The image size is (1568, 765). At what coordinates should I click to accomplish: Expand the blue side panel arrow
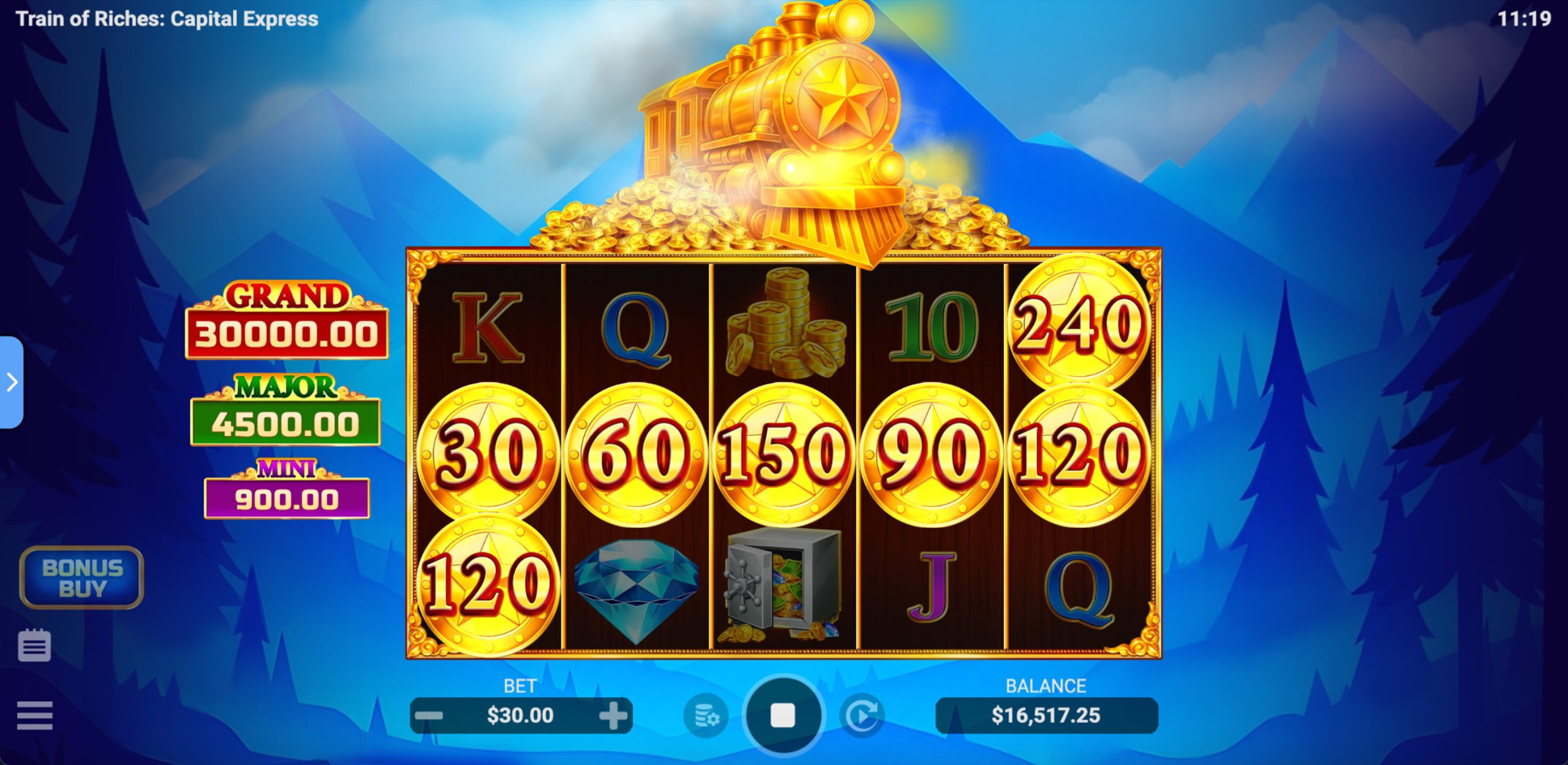[x=12, y=382]
